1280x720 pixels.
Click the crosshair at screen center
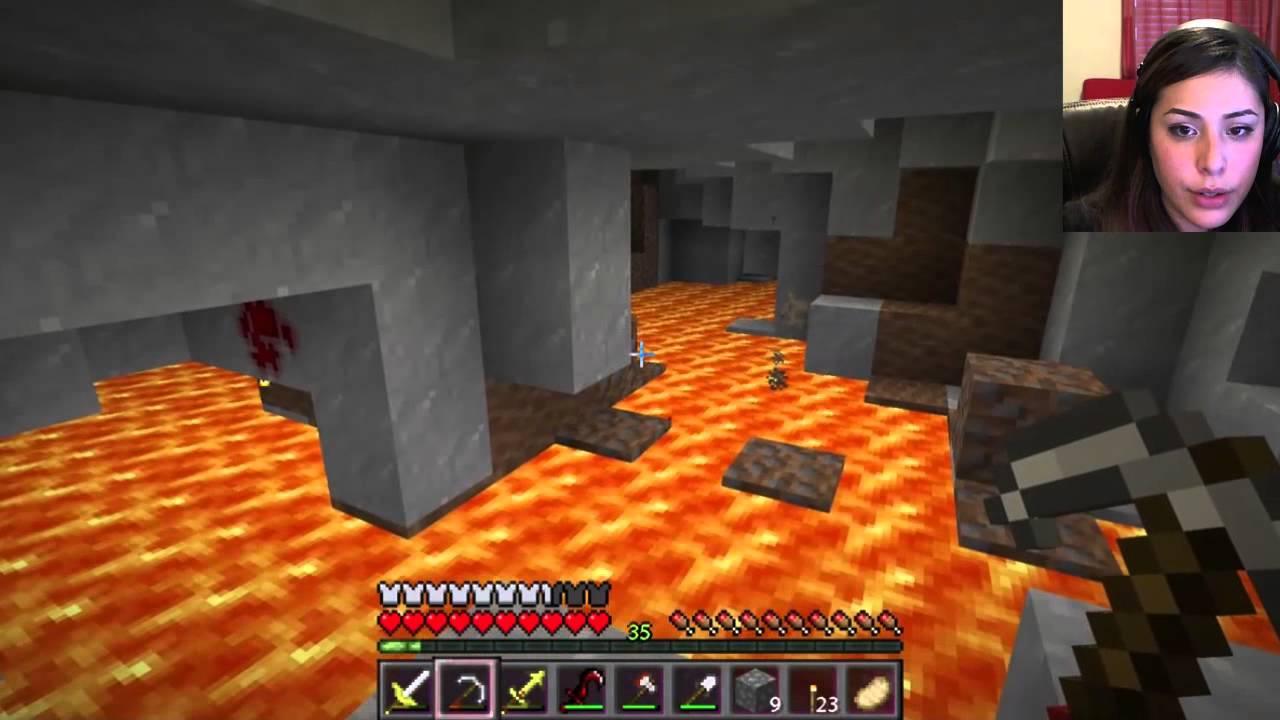(x=640, y=355)
